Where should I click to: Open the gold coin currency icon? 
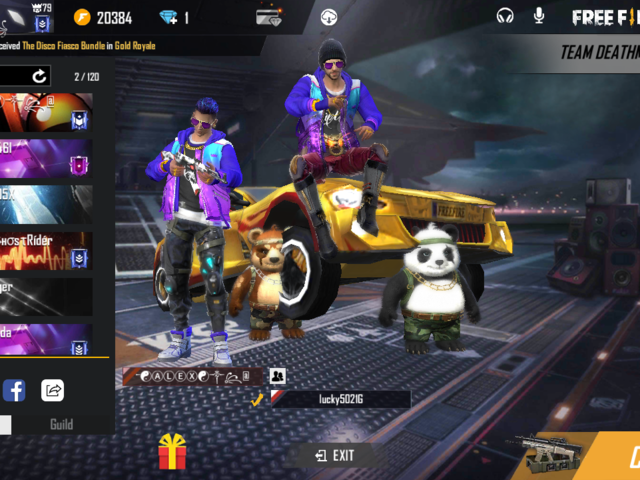tap(83, 18)
